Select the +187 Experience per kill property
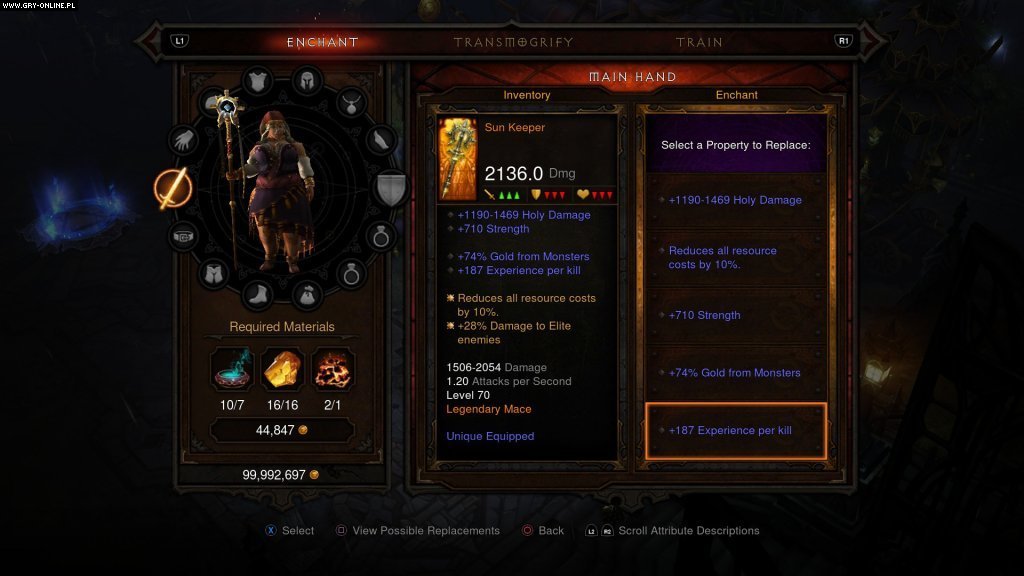This screenshot has width=1024, height=576. click(736, 431)
